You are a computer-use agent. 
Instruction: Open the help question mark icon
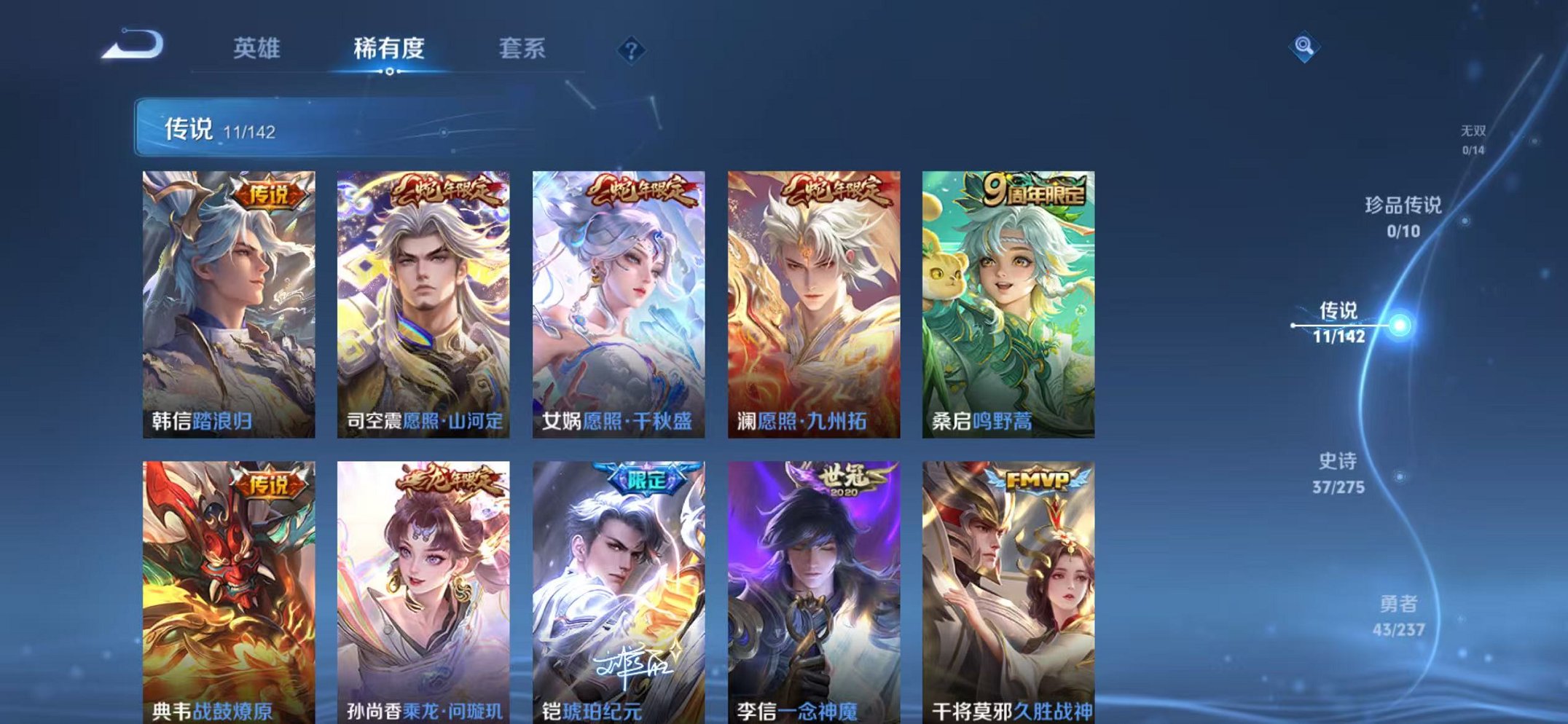click(x=632, y=50)
